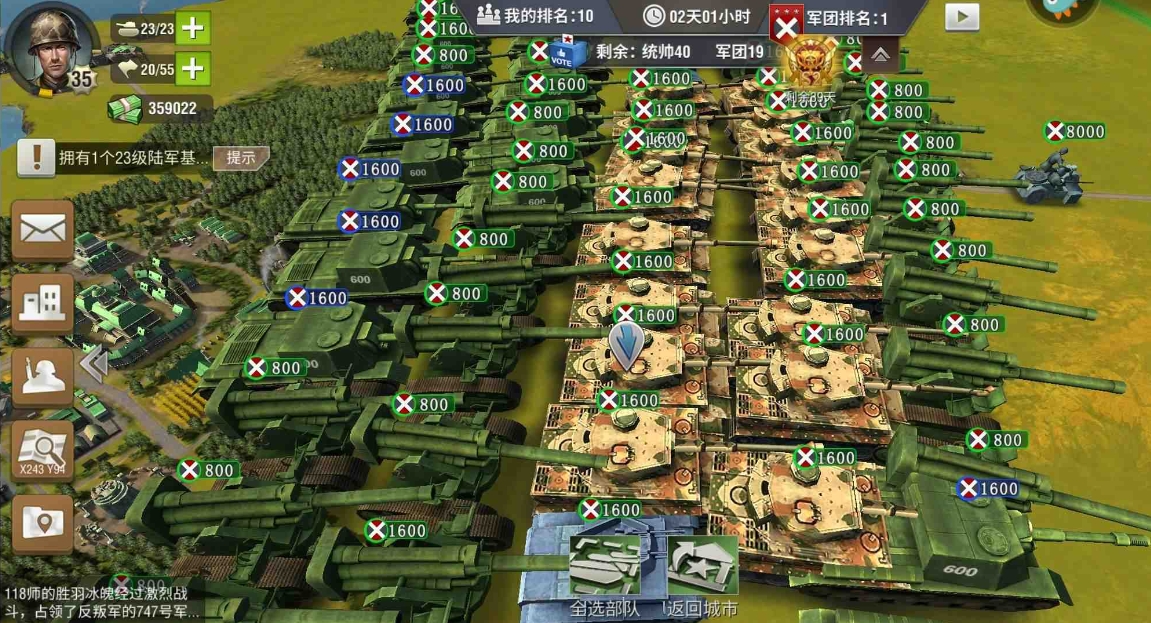The image size is (1151, 623).
Task: View my ranking 我的排名 panel
Action: click(x=535, y=16)
